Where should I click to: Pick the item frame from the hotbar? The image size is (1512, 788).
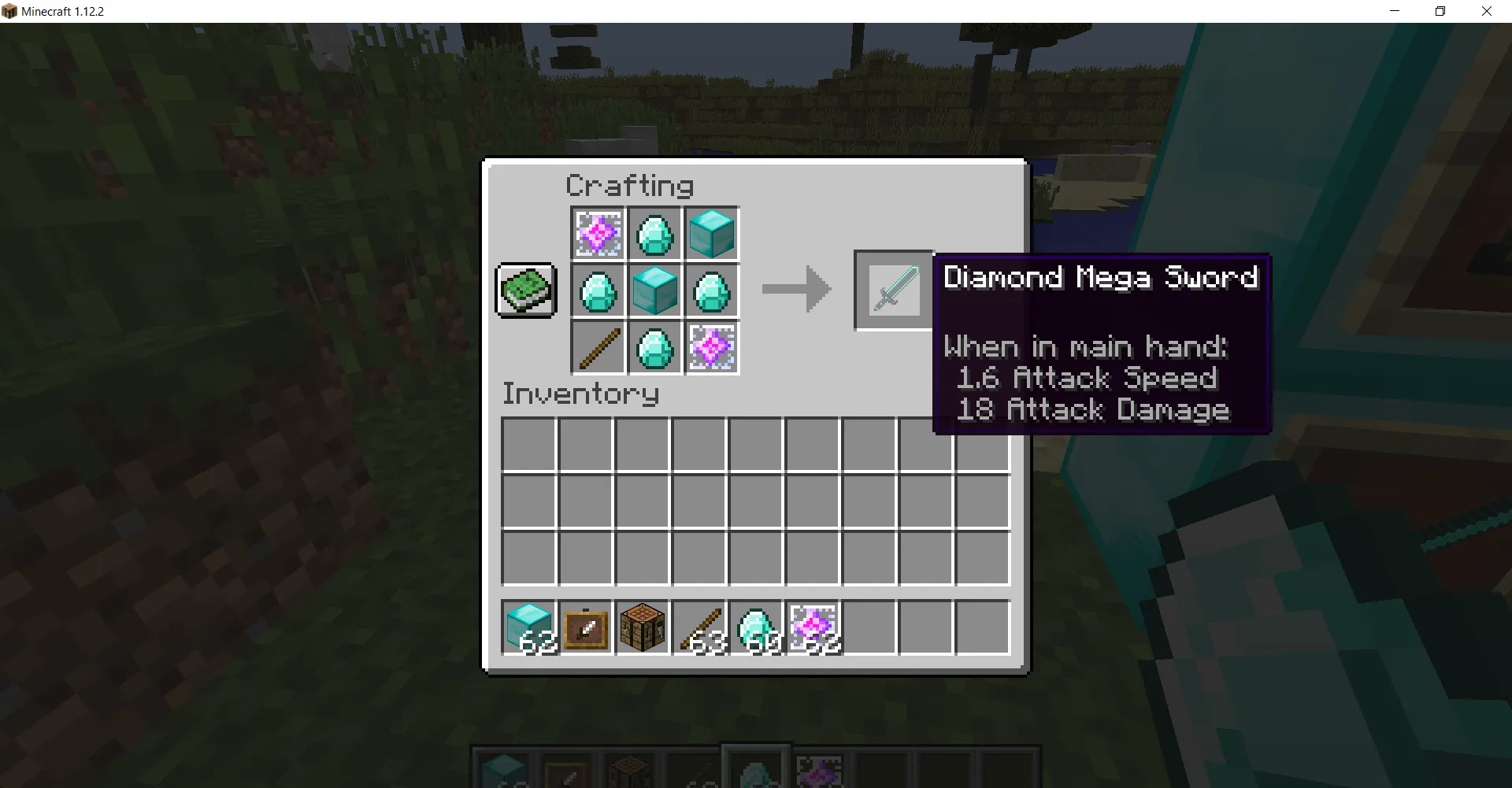pyautogui.click(x=586, y=627)
